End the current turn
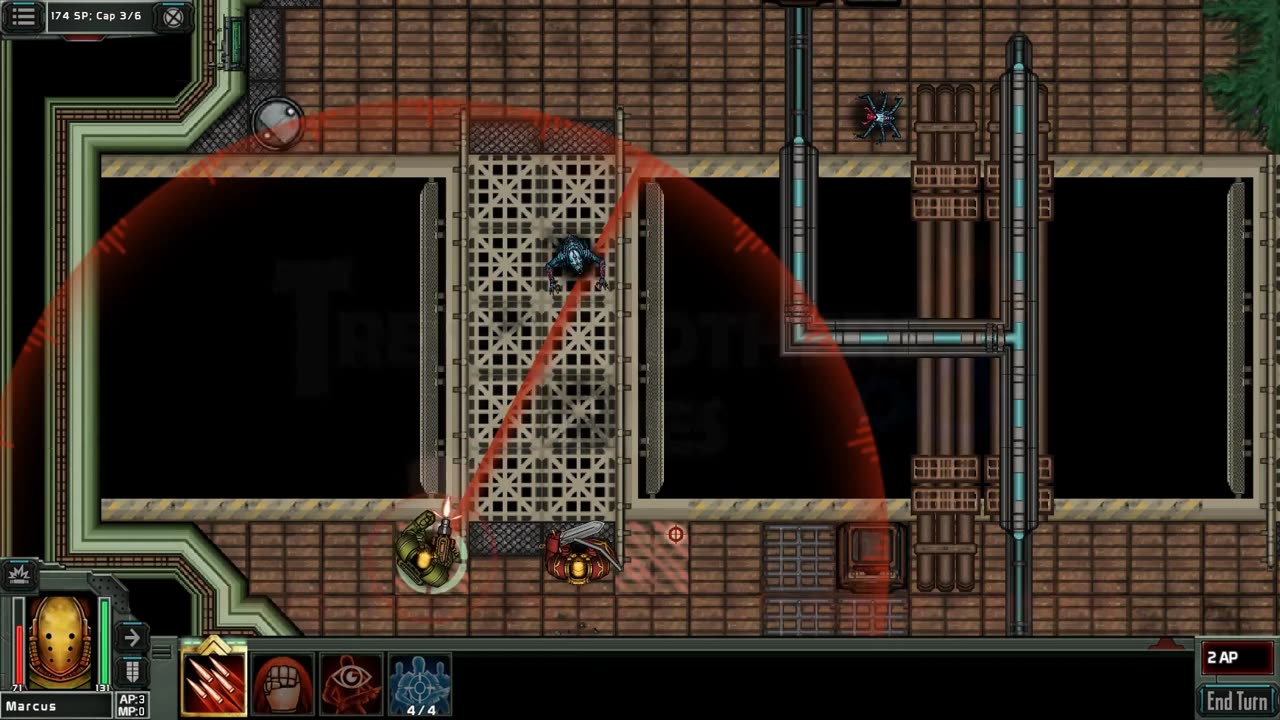 pyautogui.click(x=1237, y=700)
